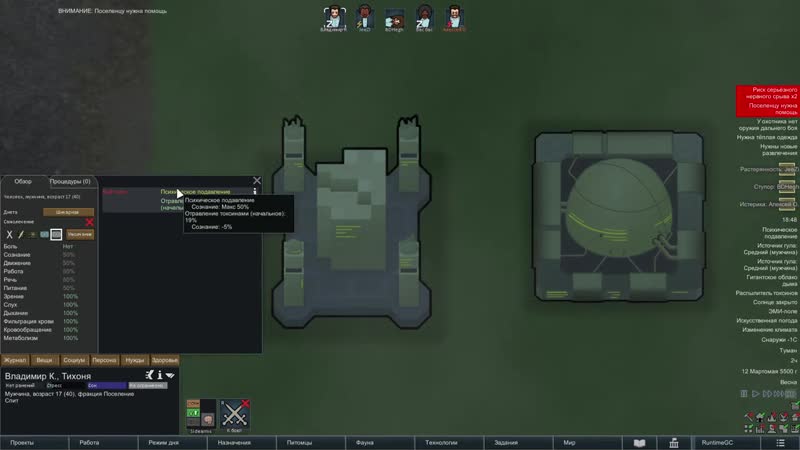
Task: Select the red serious mental break risk alert
Action: tap(767, 93)
